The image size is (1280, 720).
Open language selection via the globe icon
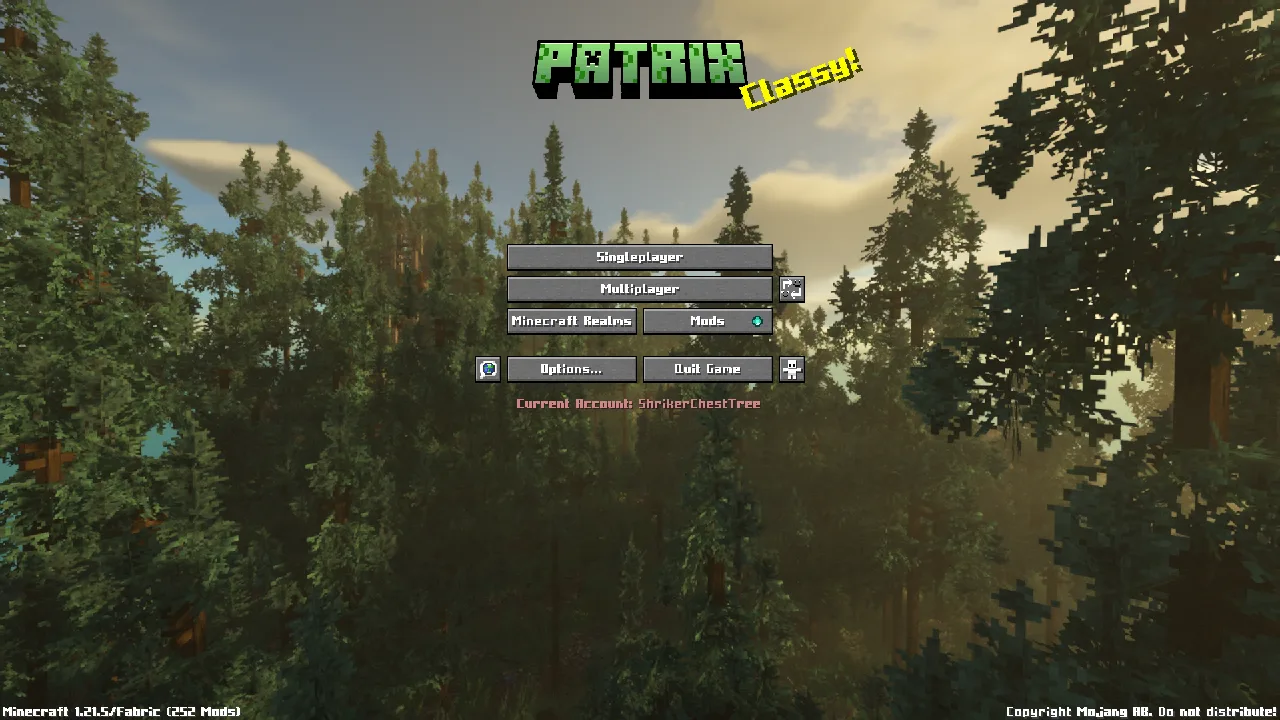(486, 369)
